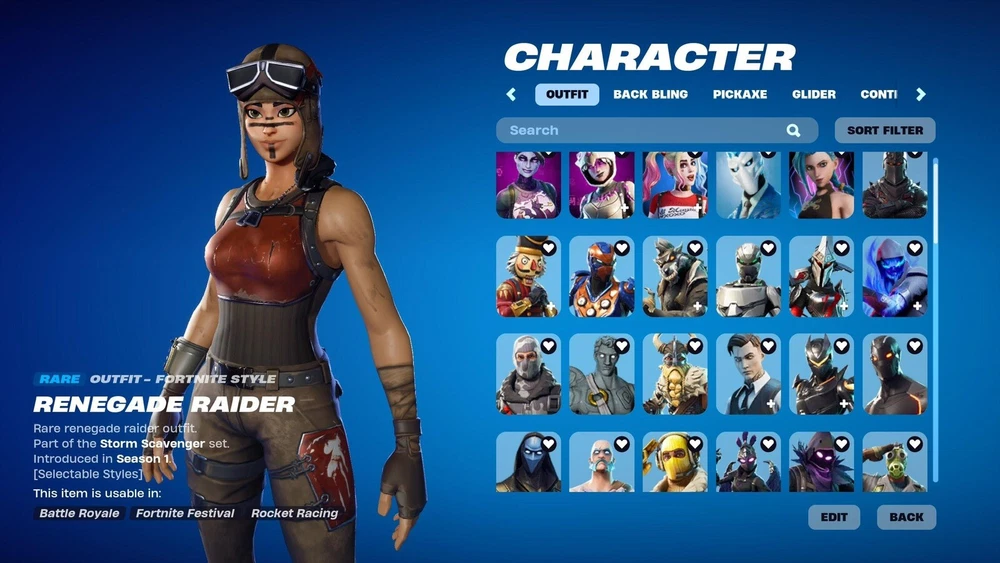Pick the purple-eyed hooded Raven outfit
Screen dimensions: 1000x563
tap(821, 462)
